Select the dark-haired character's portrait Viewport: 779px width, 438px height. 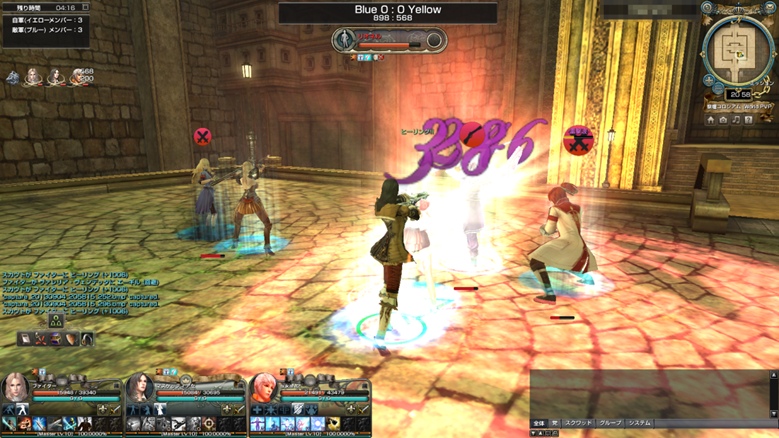138,387
